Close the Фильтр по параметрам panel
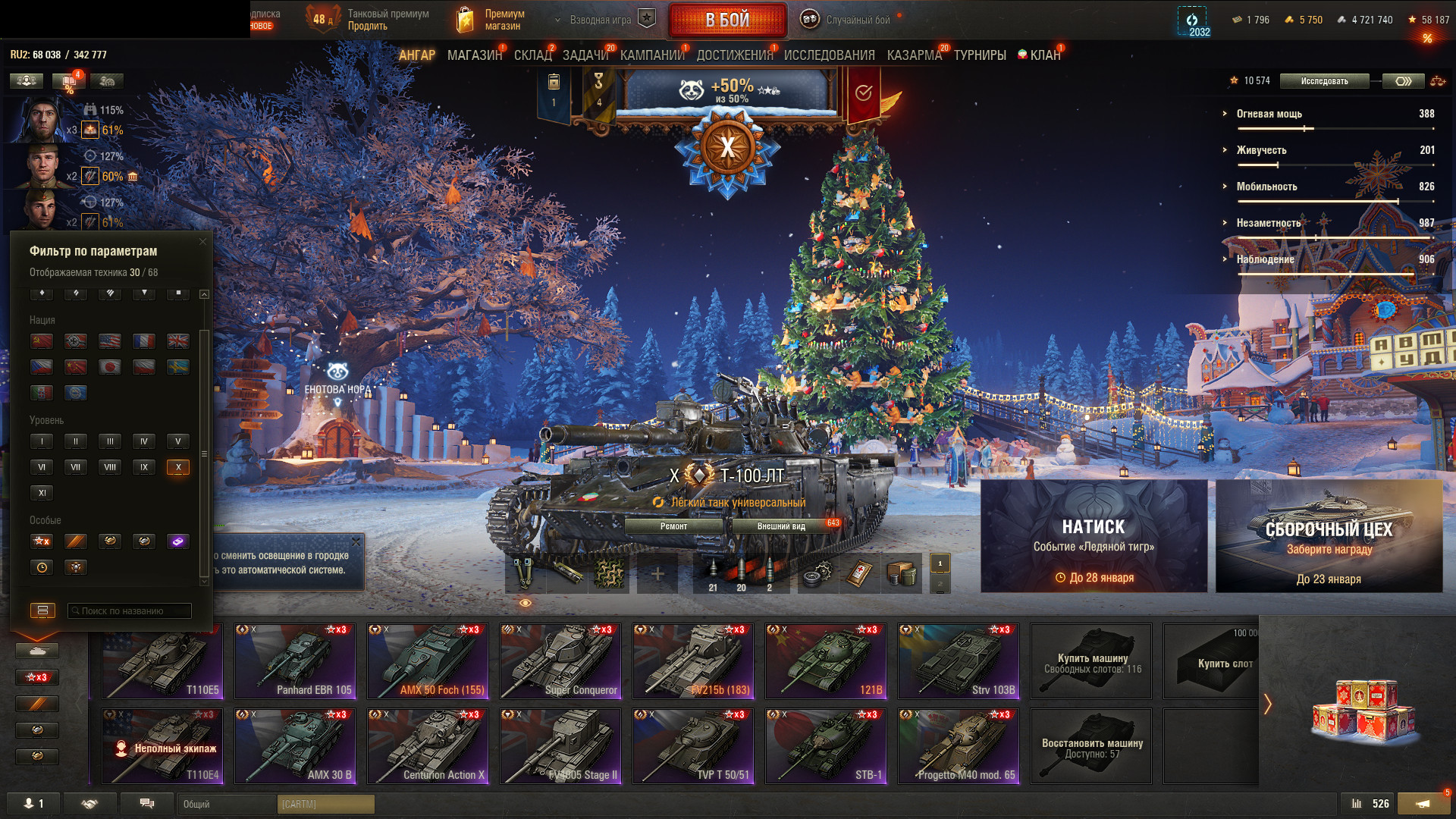This screenshot has width=1456, height=819. coord(202,242)
